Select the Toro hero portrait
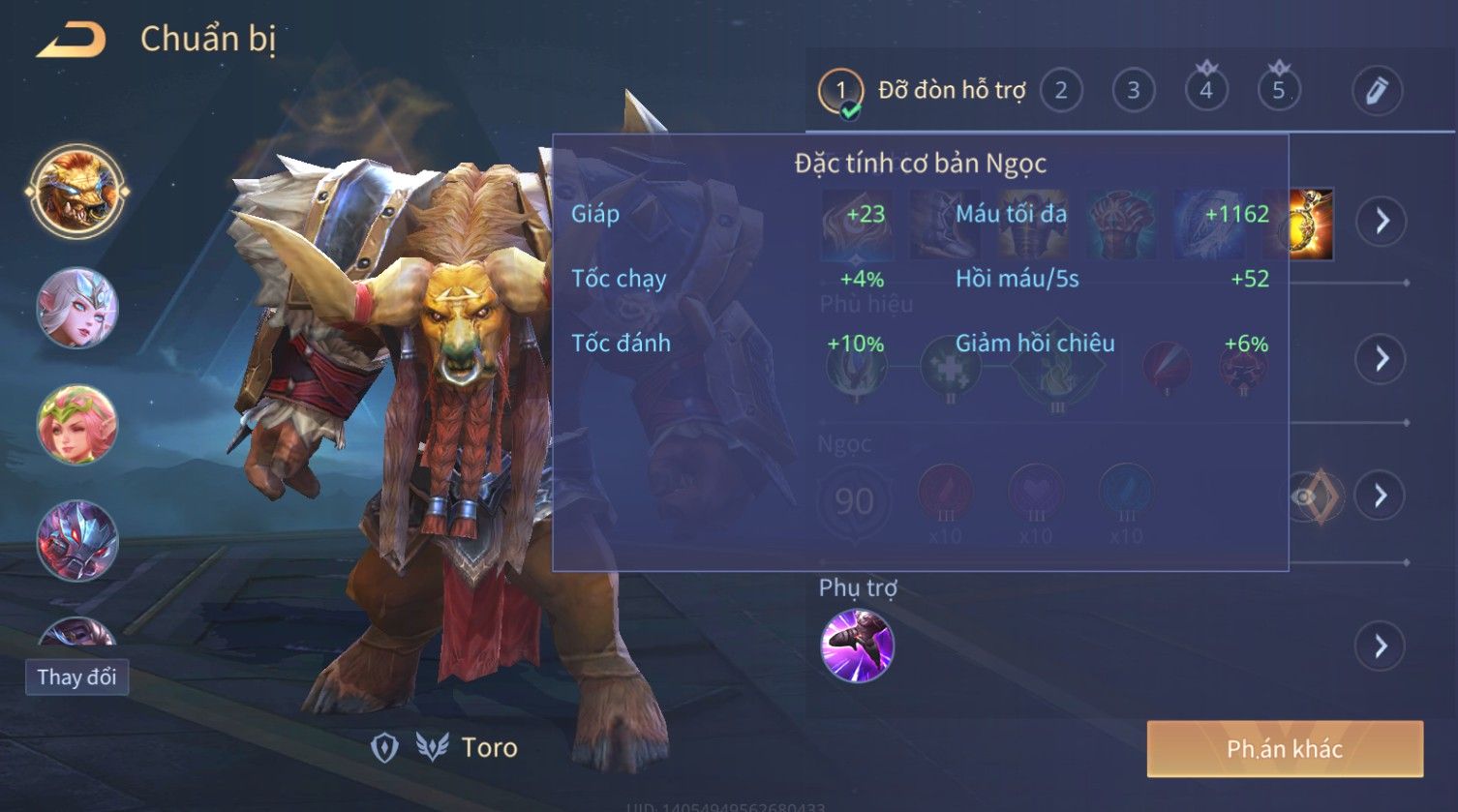The width and height of the screenshot is (1458, 812). (76, 192)
